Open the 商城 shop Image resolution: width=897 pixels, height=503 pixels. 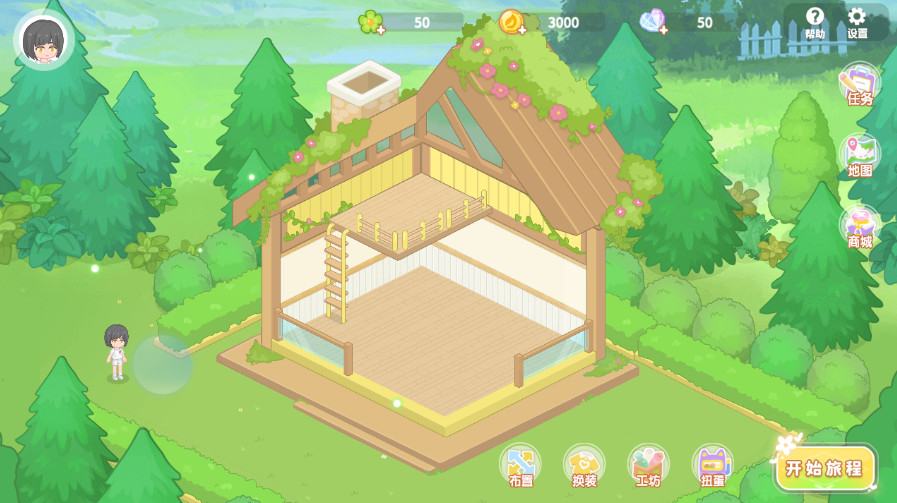pyautogui.click(x=859, y=228)
